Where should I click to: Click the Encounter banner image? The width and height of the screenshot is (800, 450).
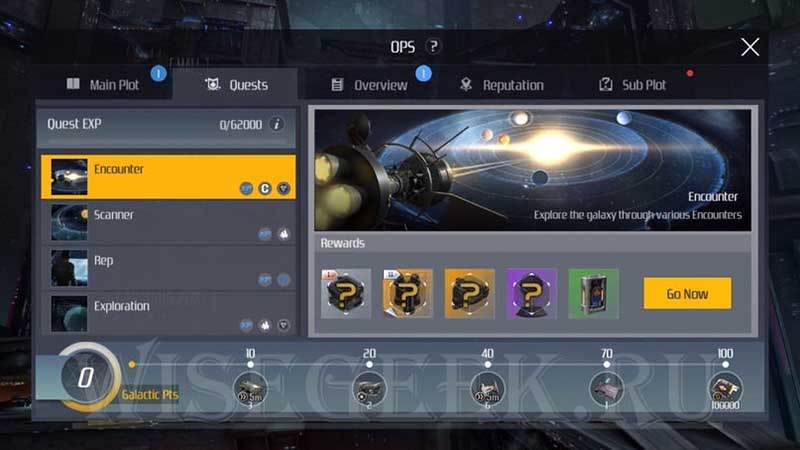click(x=532, y=170)
